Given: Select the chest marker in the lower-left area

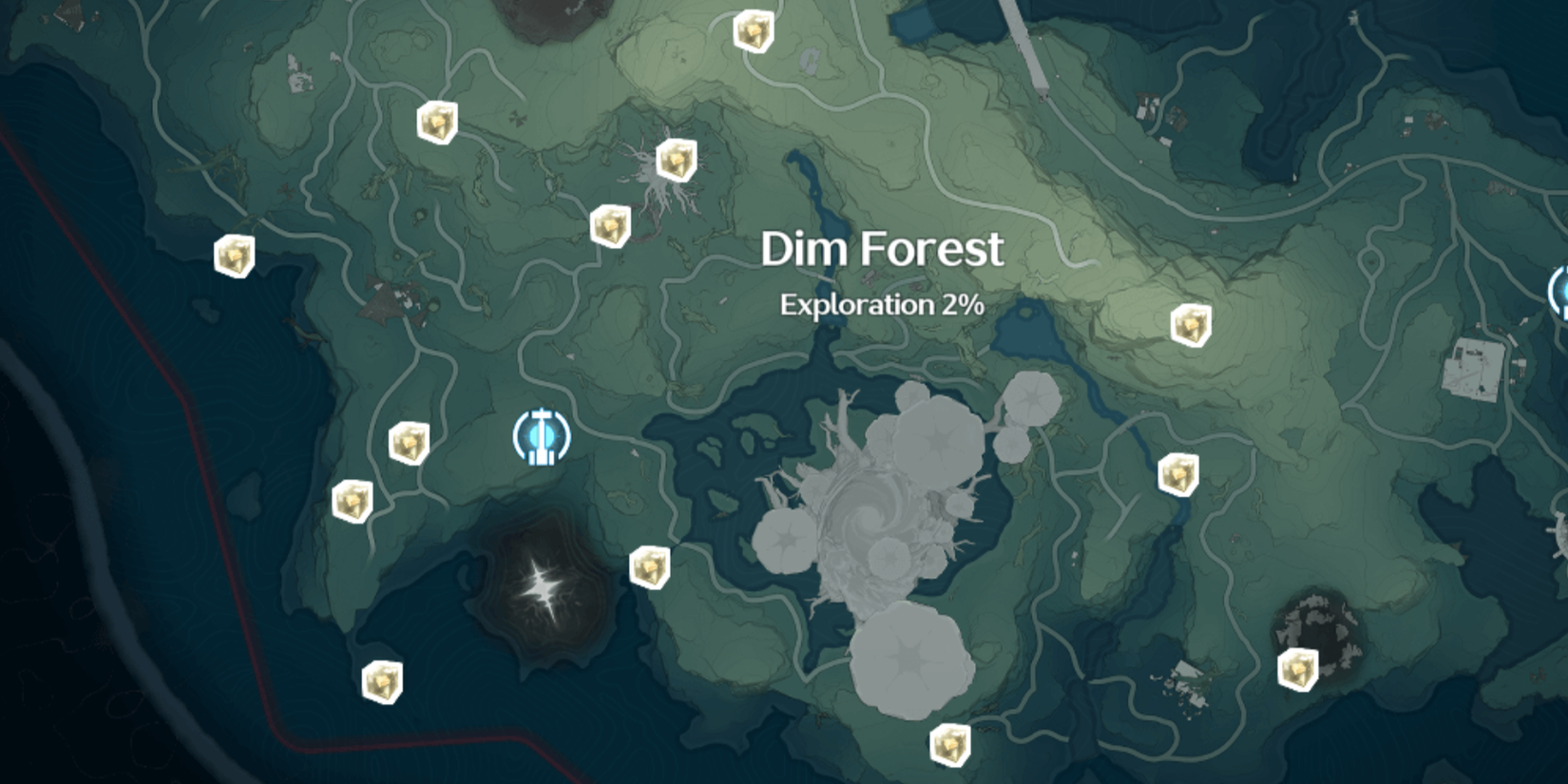Looking at the screenshot, I should [382, 680].
